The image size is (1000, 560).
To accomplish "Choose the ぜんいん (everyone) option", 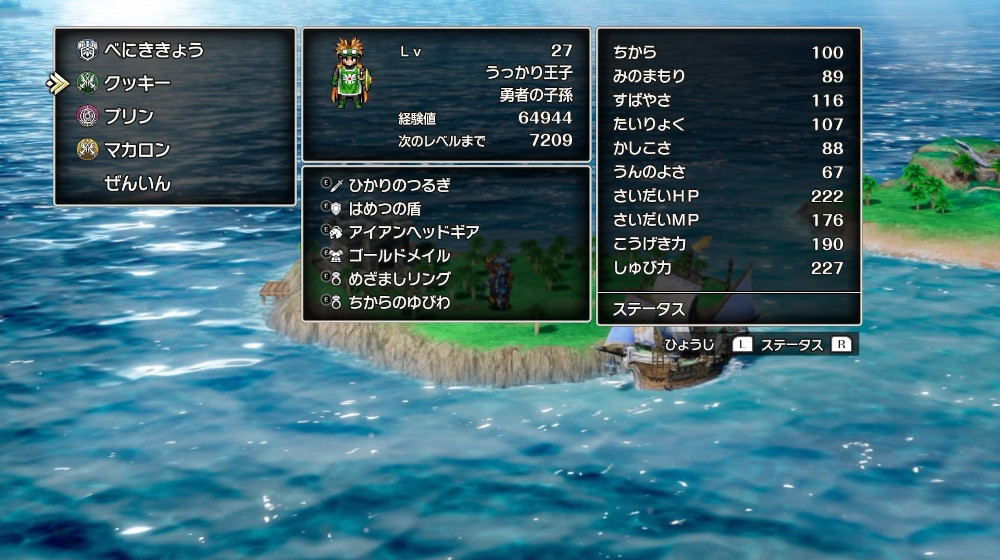I will (x=137, y=184).
